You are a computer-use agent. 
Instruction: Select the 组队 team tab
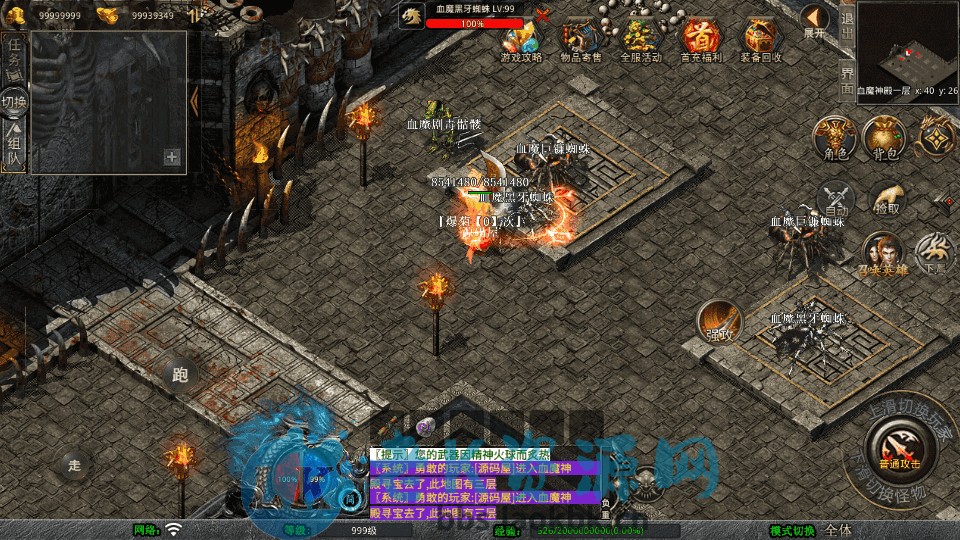click(x=14, y=146)
